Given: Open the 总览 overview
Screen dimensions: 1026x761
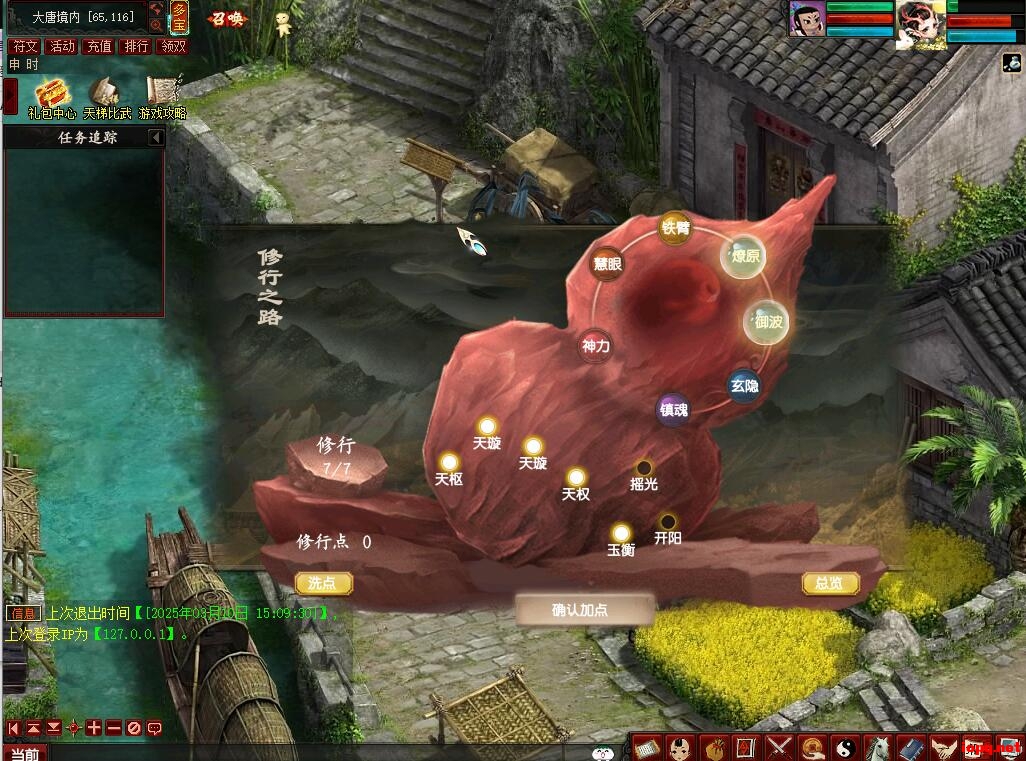Looking at the screenshot, I should (830, 583).
